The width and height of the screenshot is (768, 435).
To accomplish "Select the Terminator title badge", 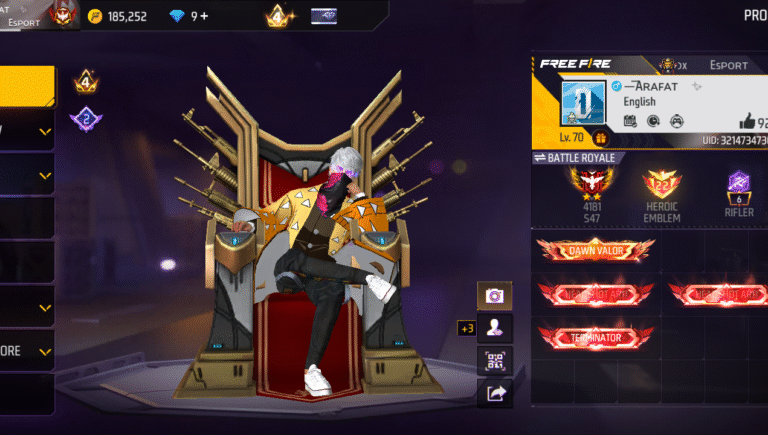I will pos(595,337).
